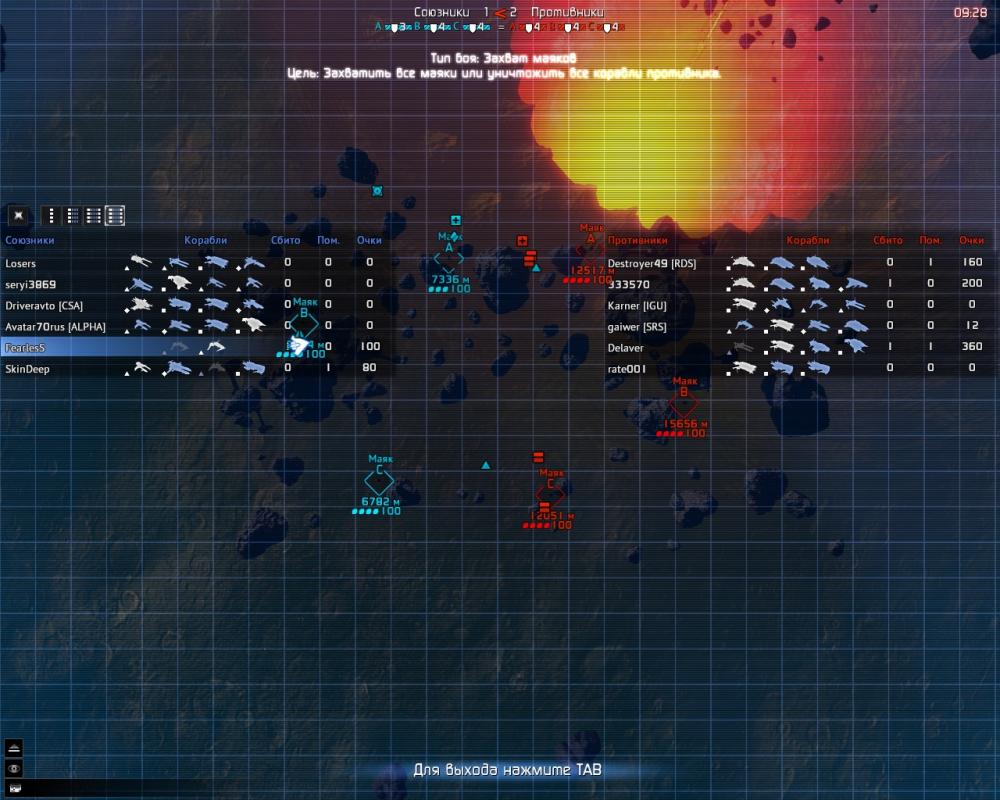The width and height of the screenshot is (1000, 800).
Task: Open the chat icon in the bottom-left bar
Action: [14, 786]
